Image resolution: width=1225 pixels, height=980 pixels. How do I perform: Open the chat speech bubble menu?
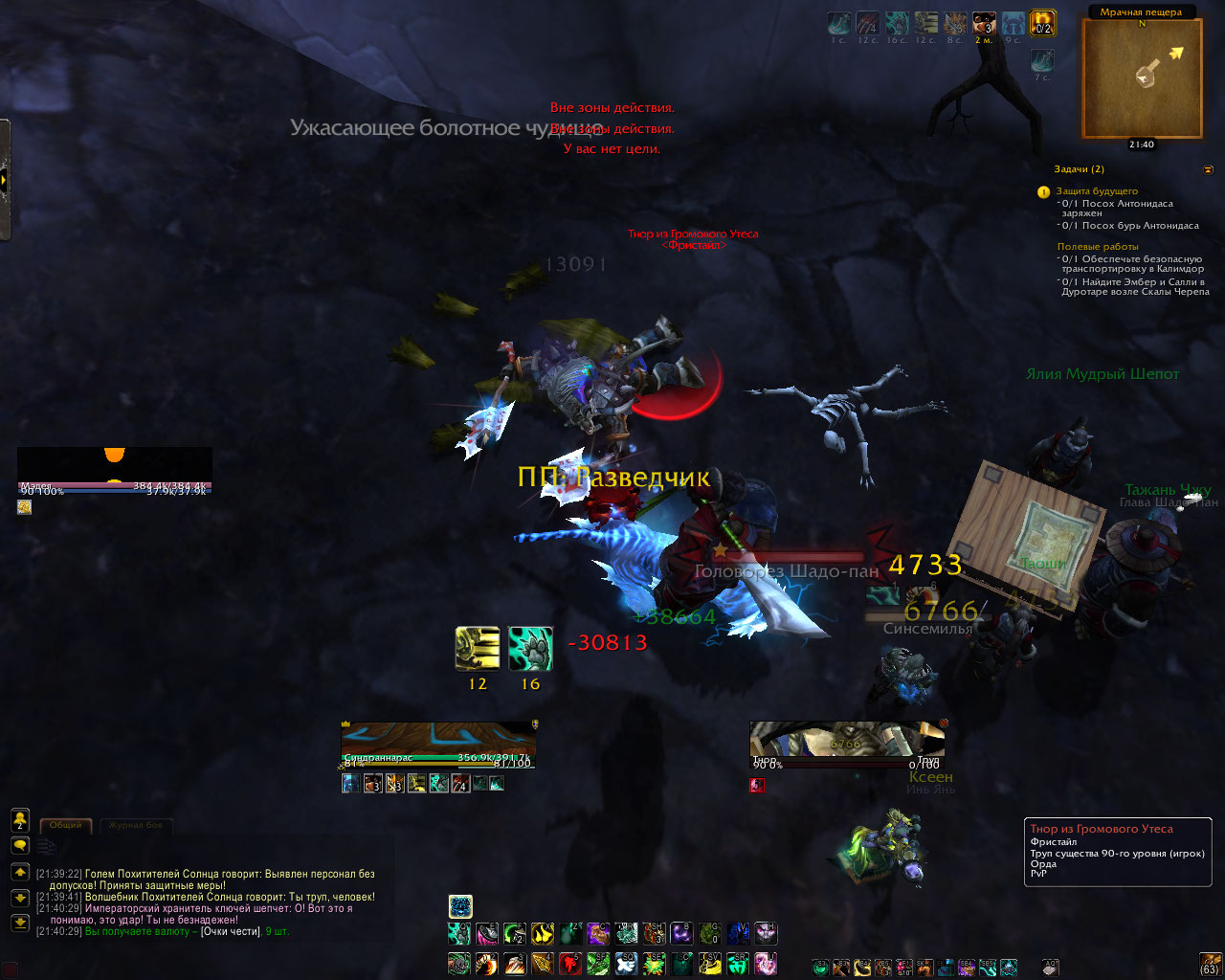pos(20,846)
